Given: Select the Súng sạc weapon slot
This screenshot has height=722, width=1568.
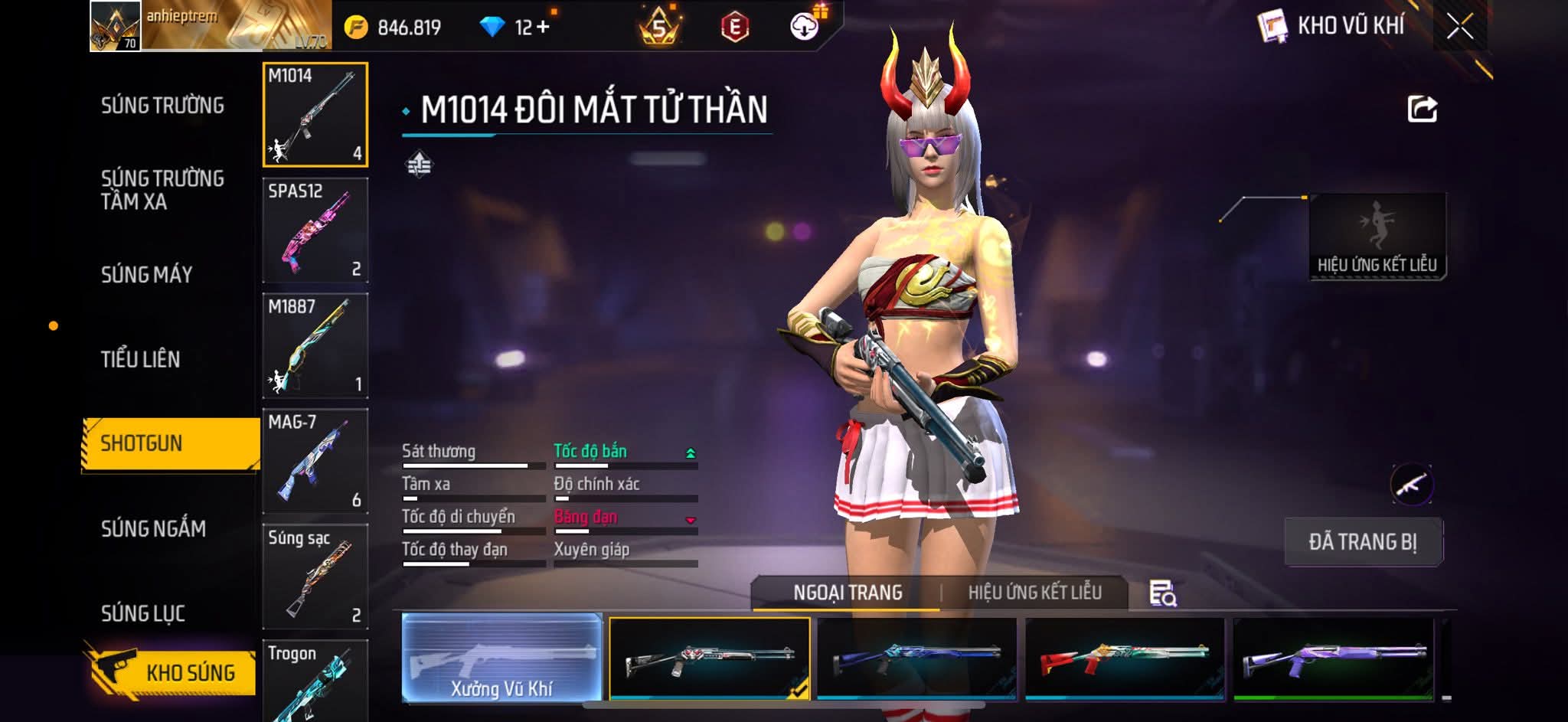Looking at the screenshot, I should [x=315, y=577].
